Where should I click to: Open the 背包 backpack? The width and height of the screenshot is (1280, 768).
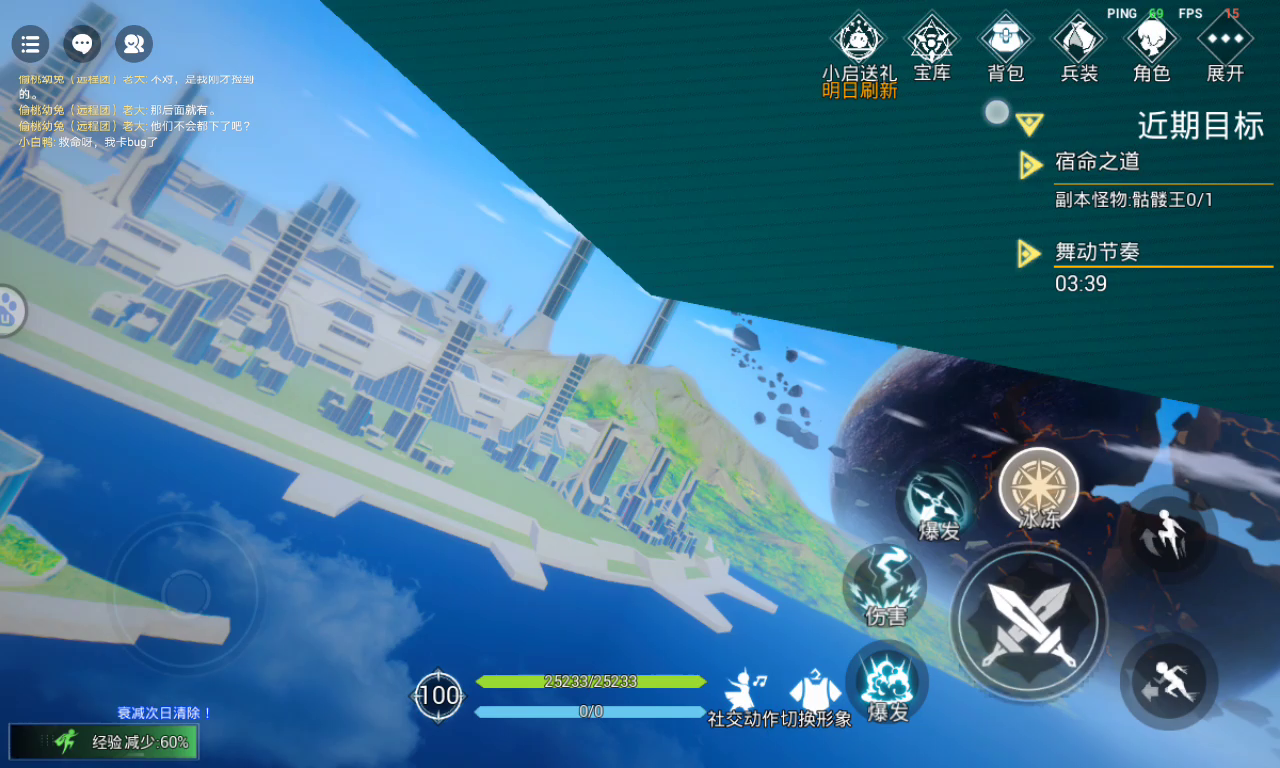point(1005,42)
